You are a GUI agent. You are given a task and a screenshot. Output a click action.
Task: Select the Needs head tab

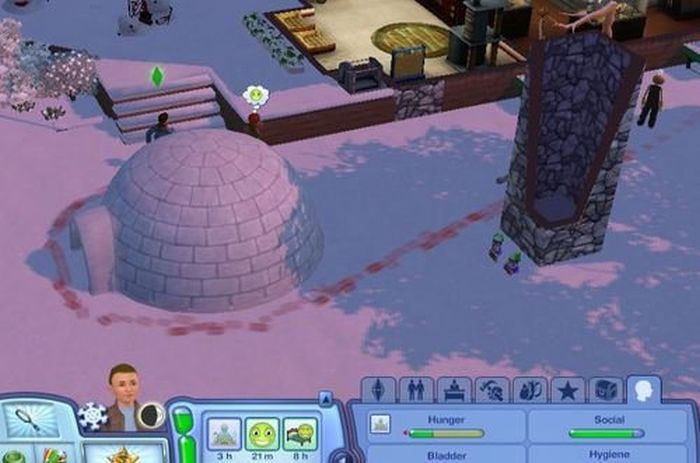point(643,389)
